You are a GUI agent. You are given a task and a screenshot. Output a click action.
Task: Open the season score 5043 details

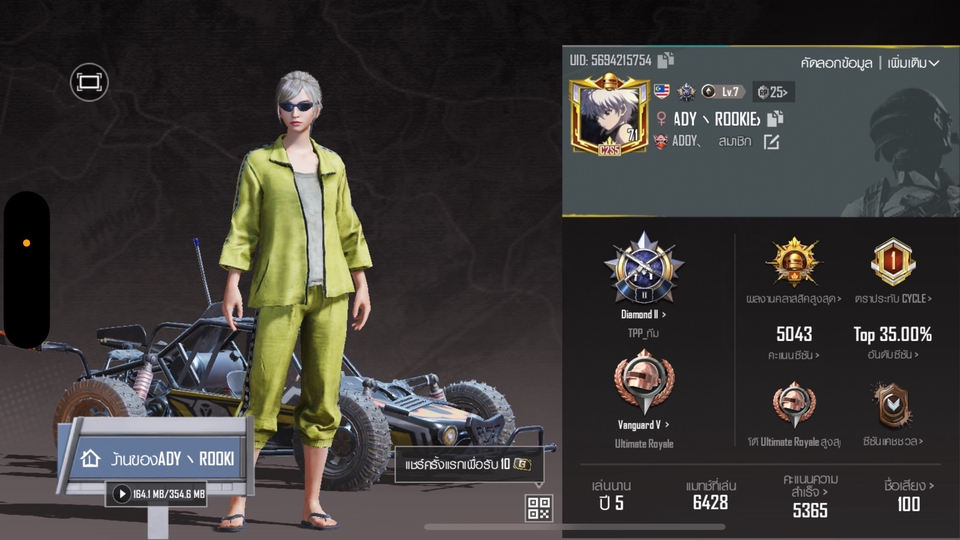pos(794,334)
